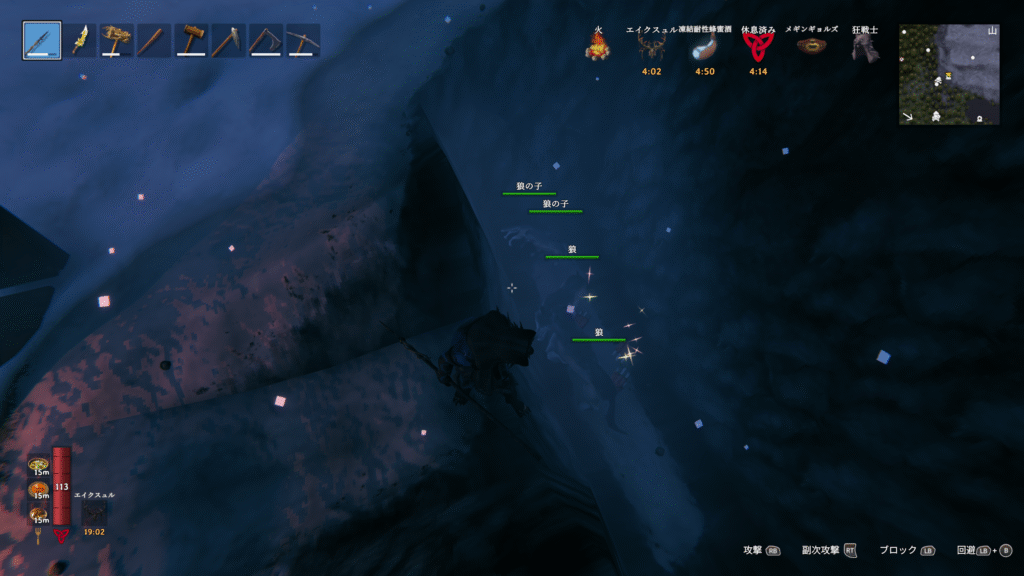Screen dimensions: 1024x576
Task: Select the pickaxe hotbar slot
Action: click(x=302, y=41)
